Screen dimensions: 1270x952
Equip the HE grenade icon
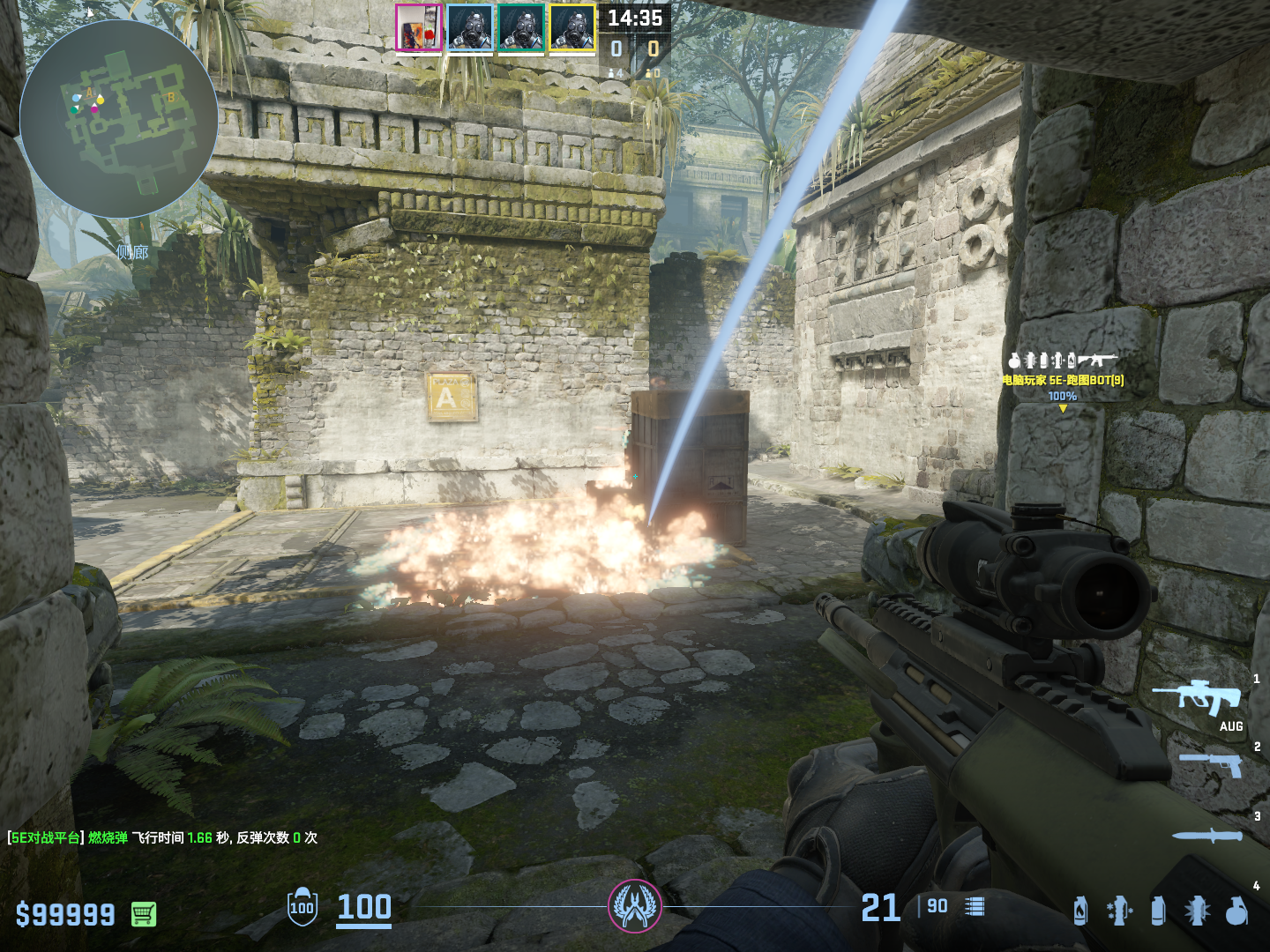pyautogui.click(x=1236, y=911)
